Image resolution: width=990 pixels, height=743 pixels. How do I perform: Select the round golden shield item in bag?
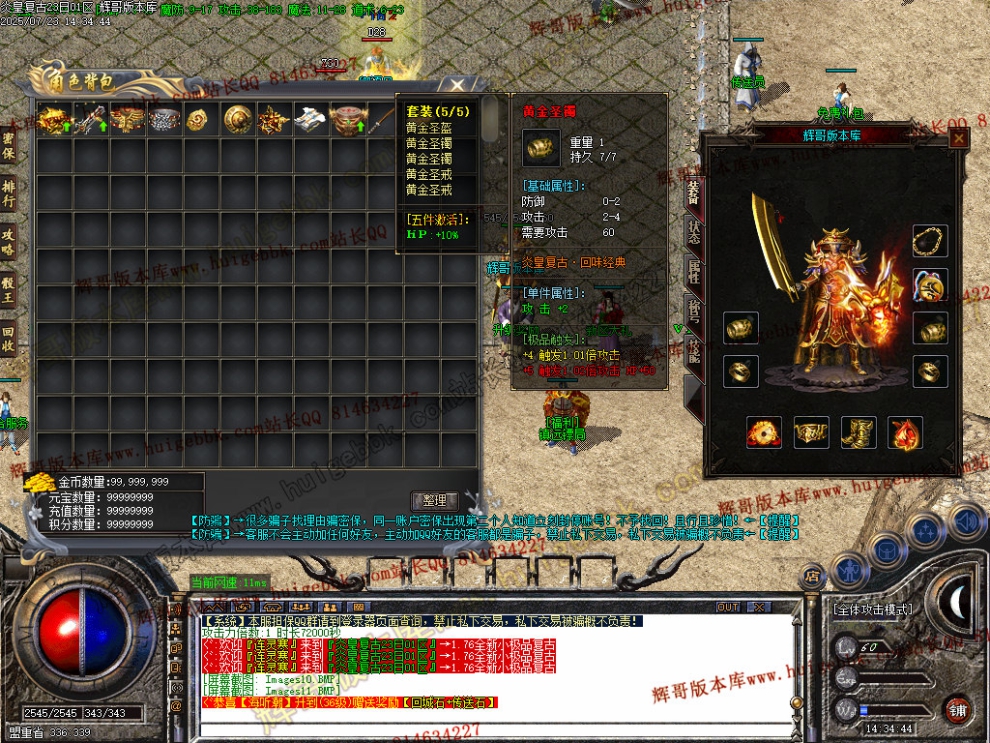[x=237, y=120]
